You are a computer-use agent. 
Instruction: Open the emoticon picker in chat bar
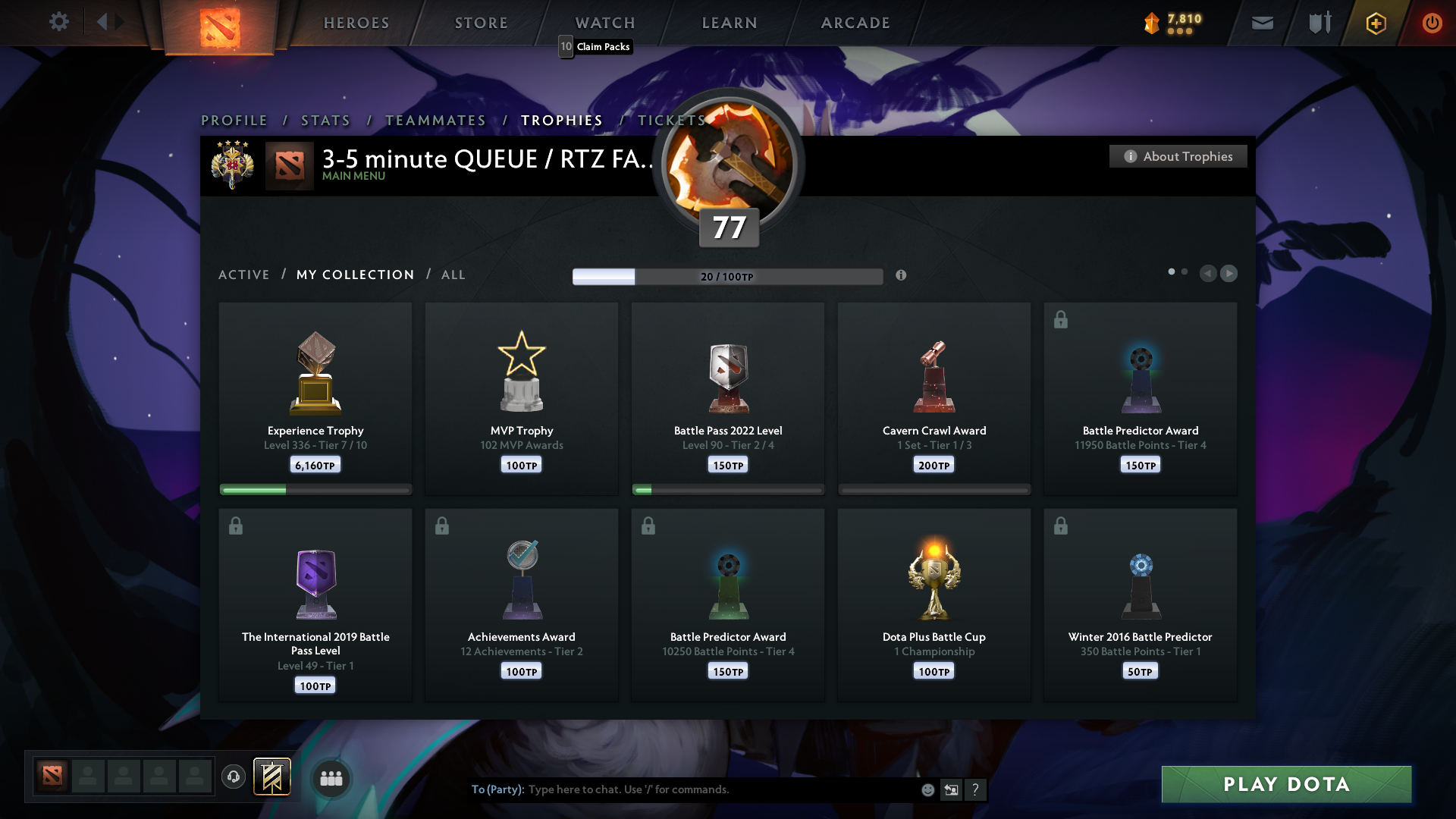[927, 789]
